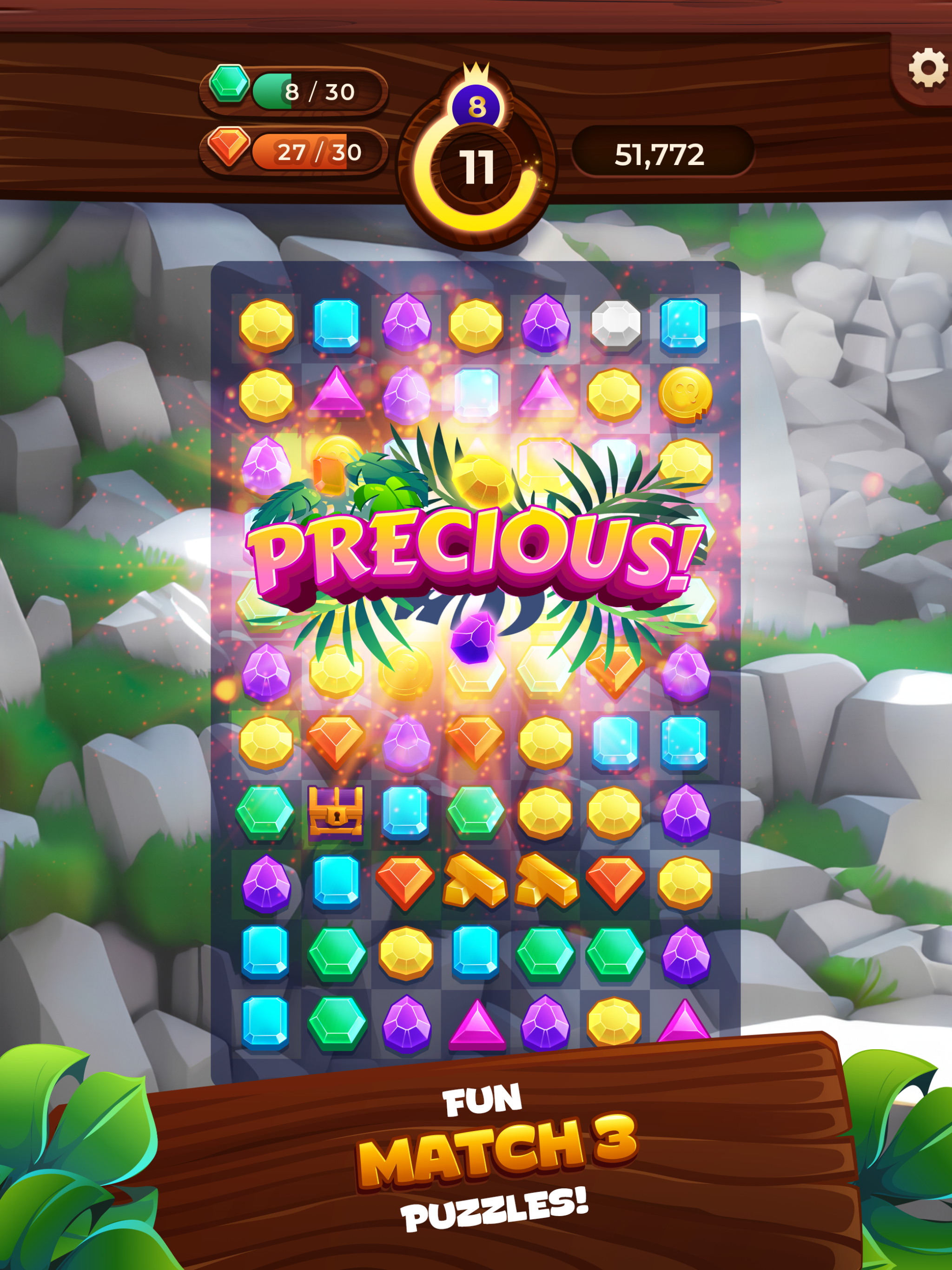Tap the PRECIOUS! celebration banner
The width and height of the screenshot is (952, 1270).
[x=476, y=560]
